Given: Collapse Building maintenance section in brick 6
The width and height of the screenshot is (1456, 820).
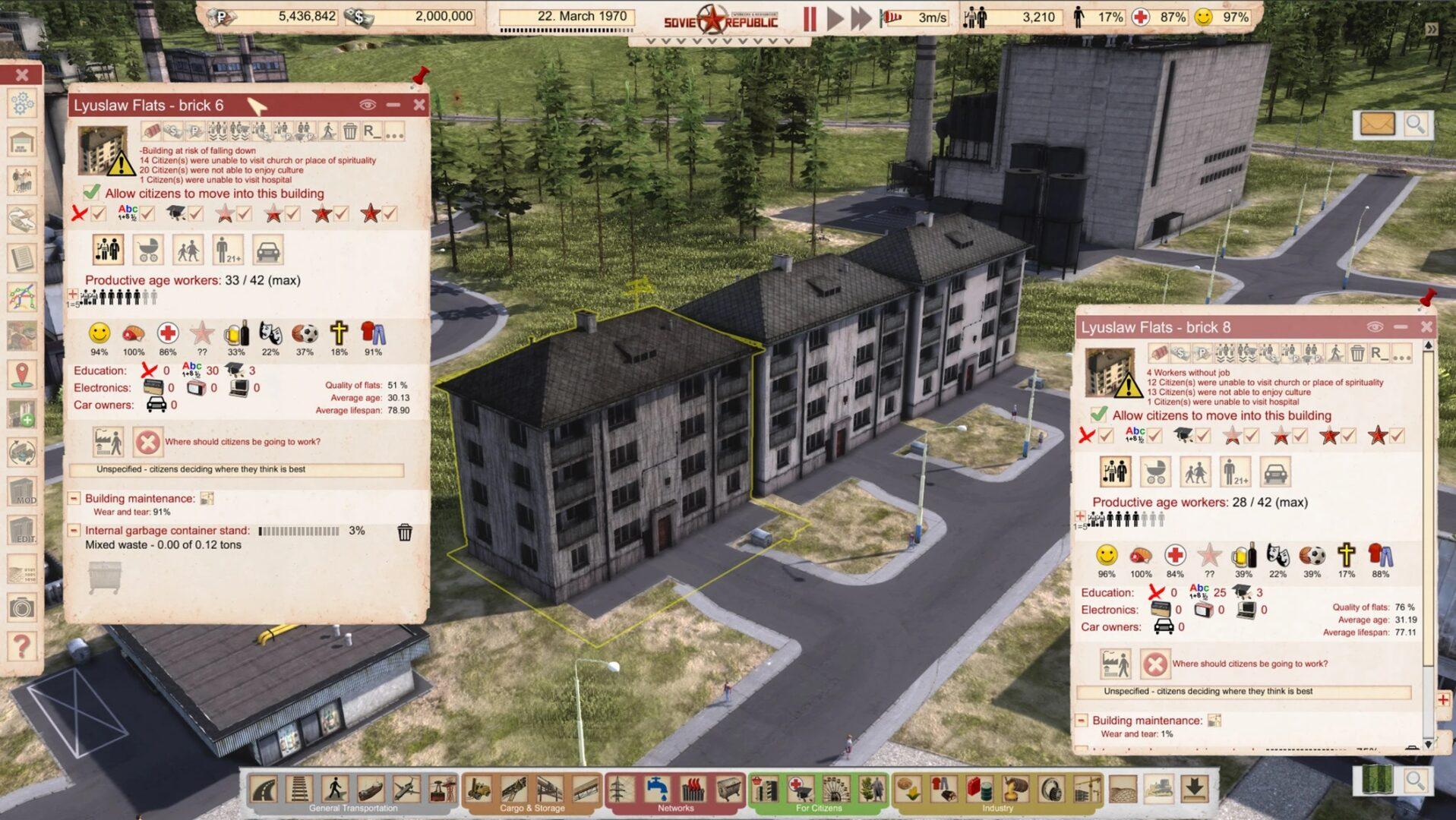Looking at the screenshot, I should click(74, 499).
